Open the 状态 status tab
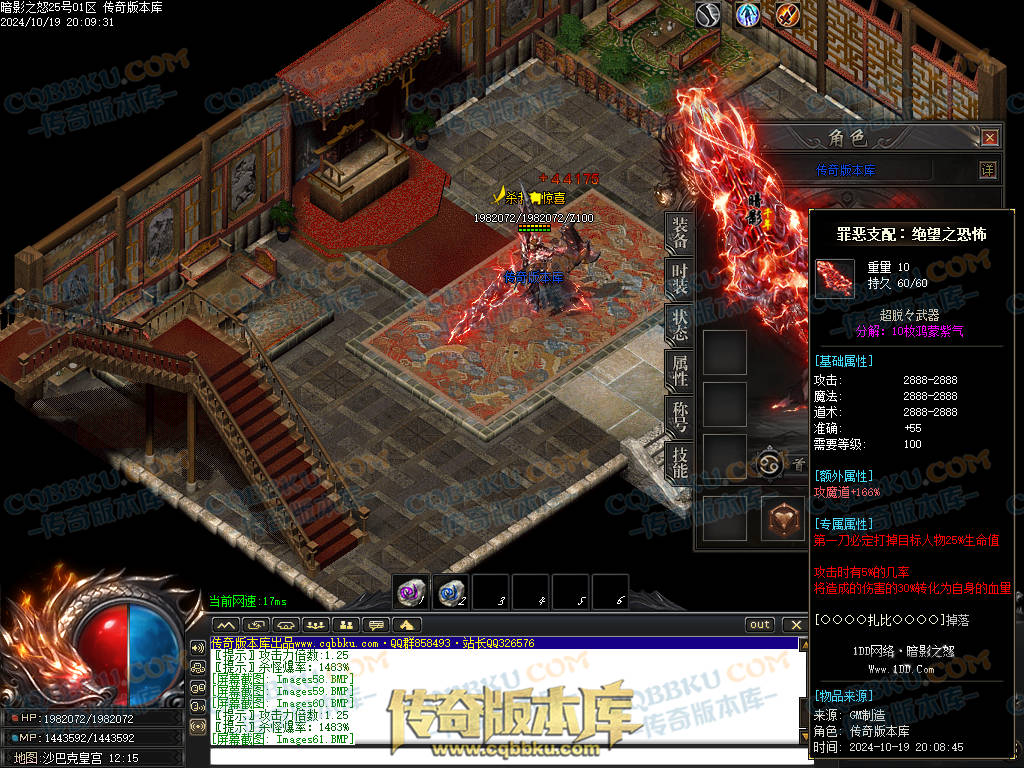The width and height of the screenshot is (1024, 768). point(680,327)
